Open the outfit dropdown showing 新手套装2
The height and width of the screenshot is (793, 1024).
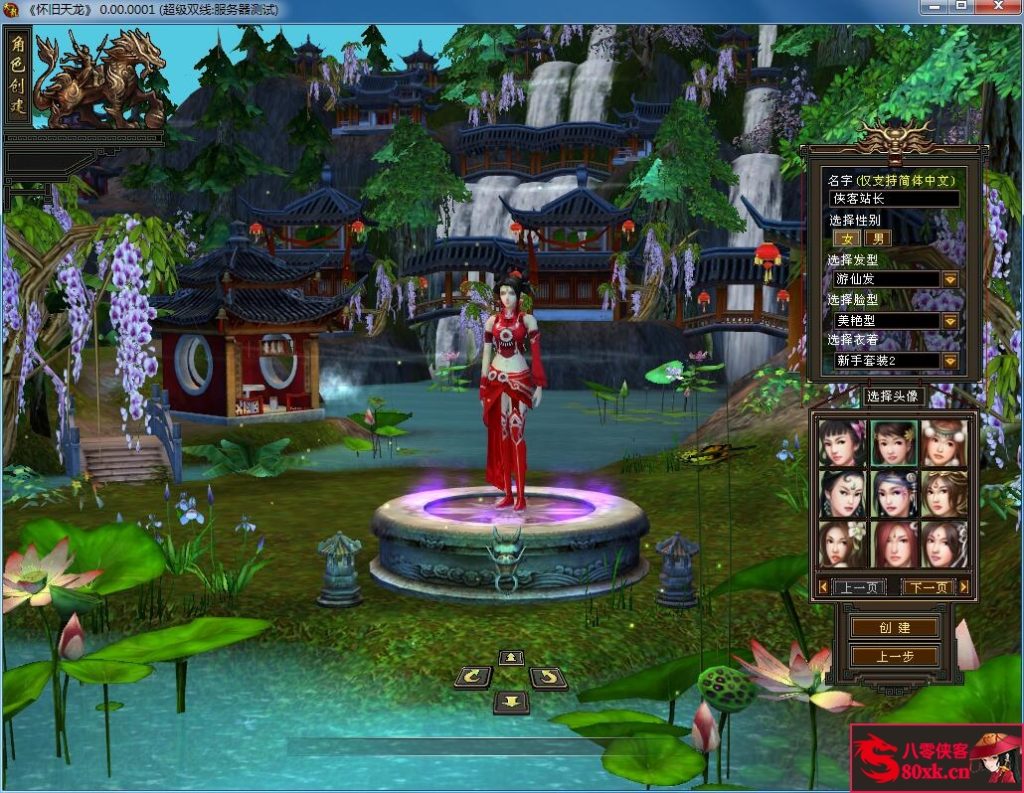tap(950, 361)
